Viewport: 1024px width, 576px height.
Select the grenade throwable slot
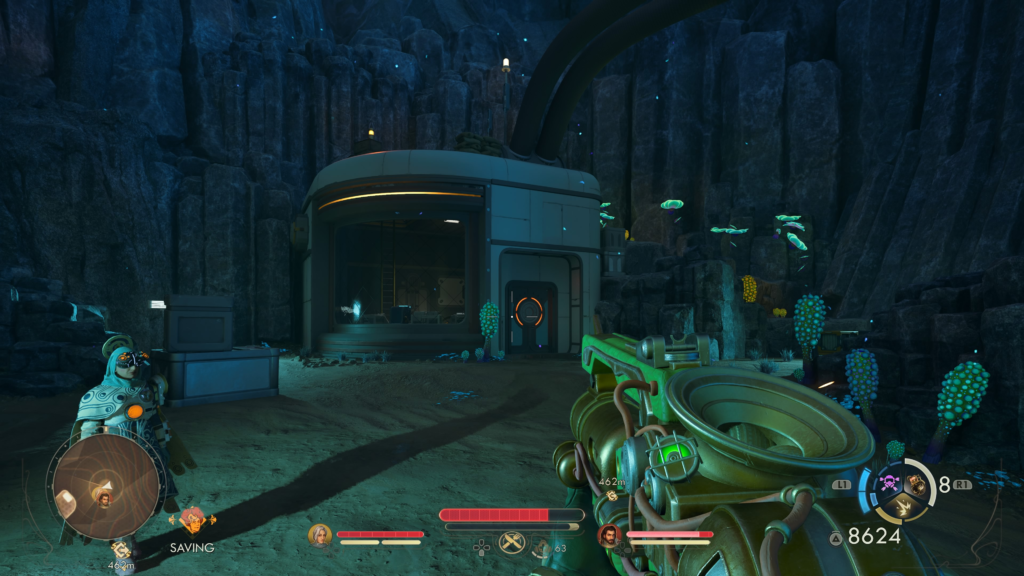point(916,485)
